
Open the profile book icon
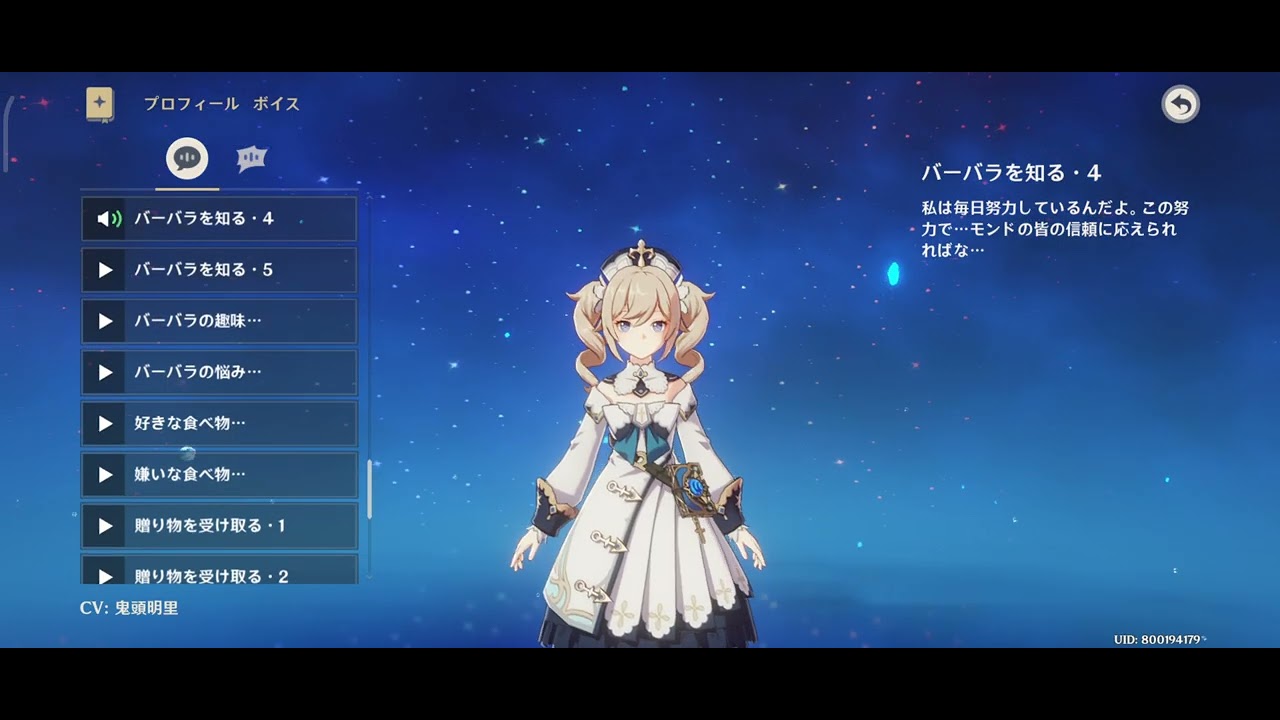pyautogui.click(x=100, y=104)
